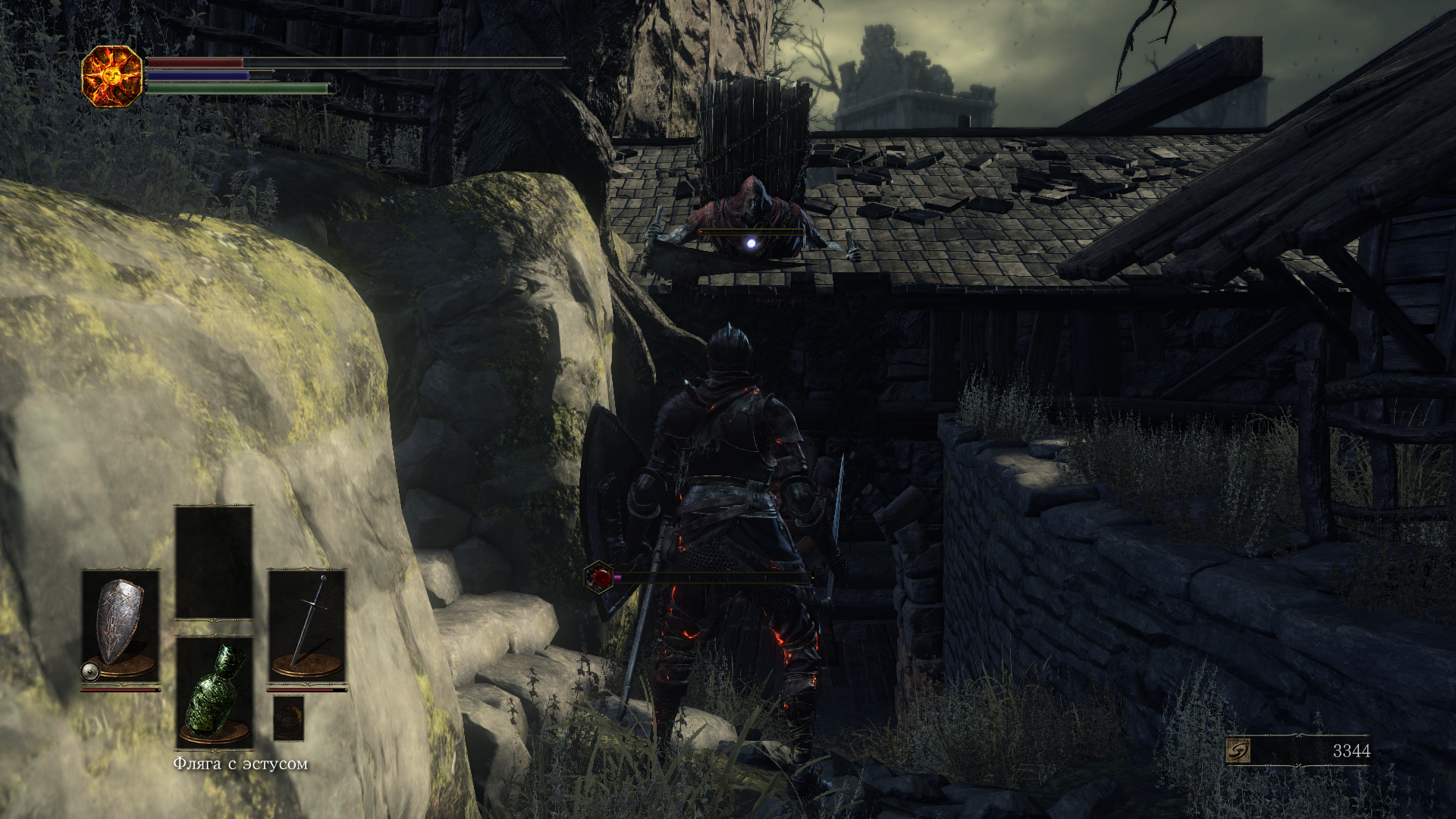Select the equipped shield slot
Image resolution: width=1456 pixels, height=819 pixels.
coord(121,625)
